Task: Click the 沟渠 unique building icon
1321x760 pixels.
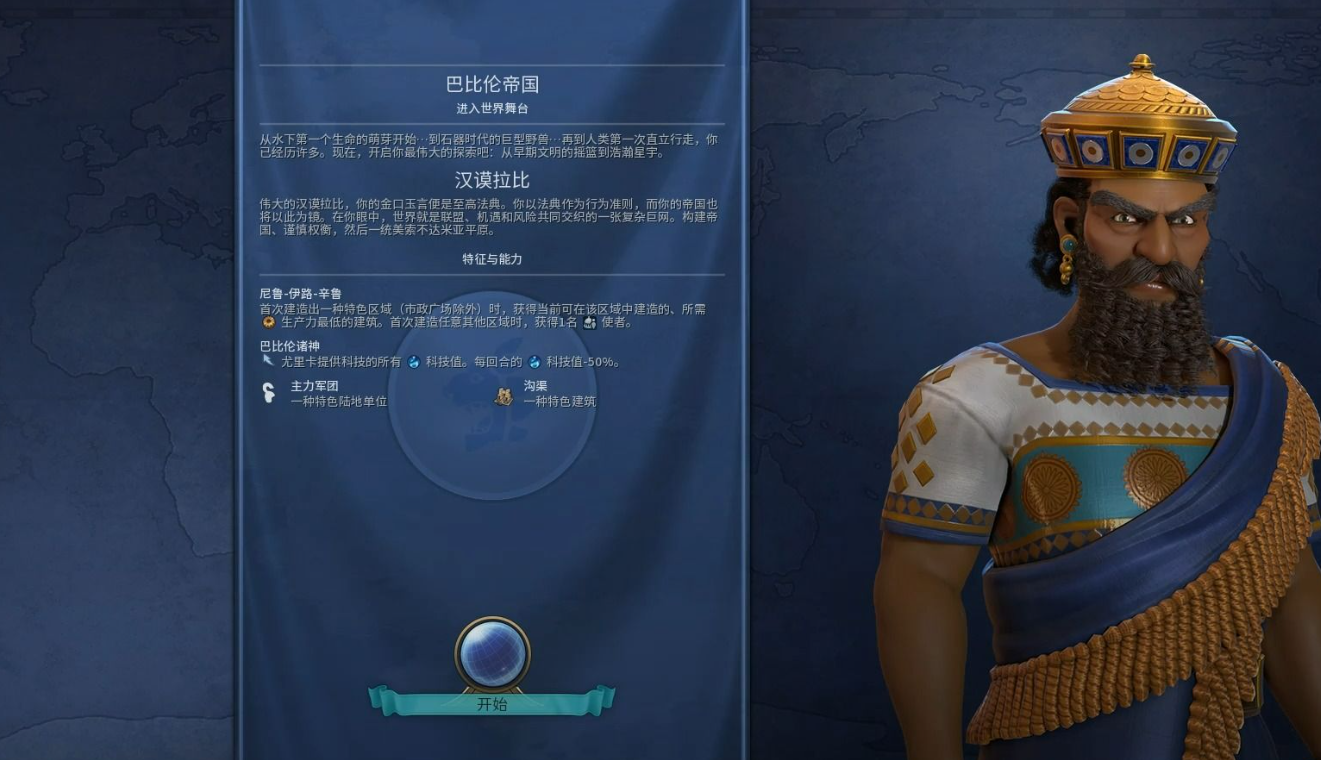Action: tap(504, 397)
